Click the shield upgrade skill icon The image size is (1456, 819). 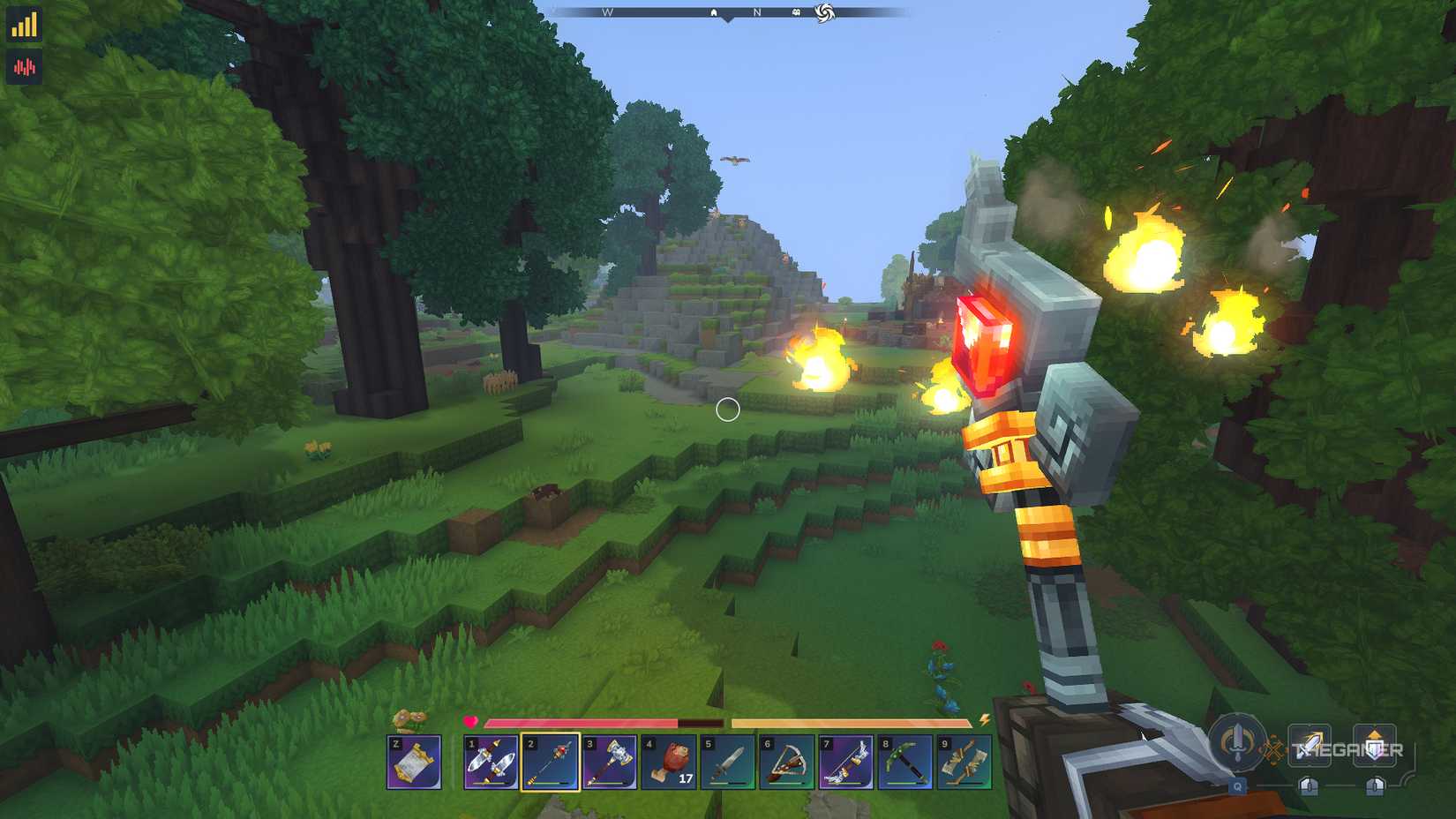(1374, 744)
